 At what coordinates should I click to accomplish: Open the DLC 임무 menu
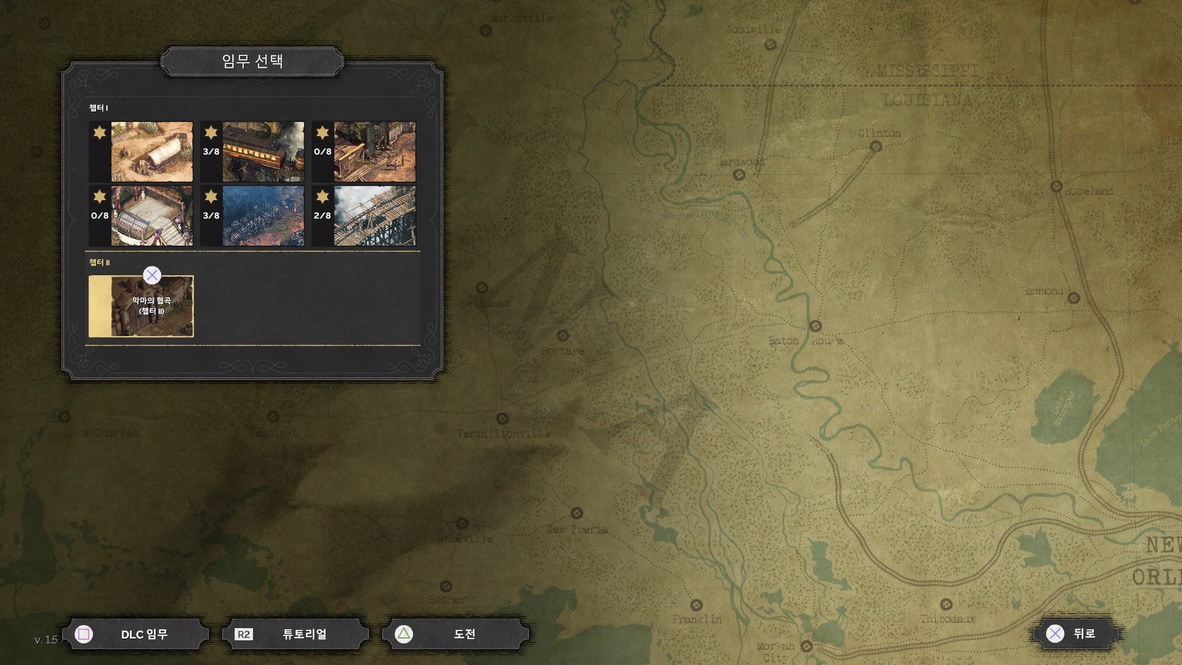[x=136, y=634]
